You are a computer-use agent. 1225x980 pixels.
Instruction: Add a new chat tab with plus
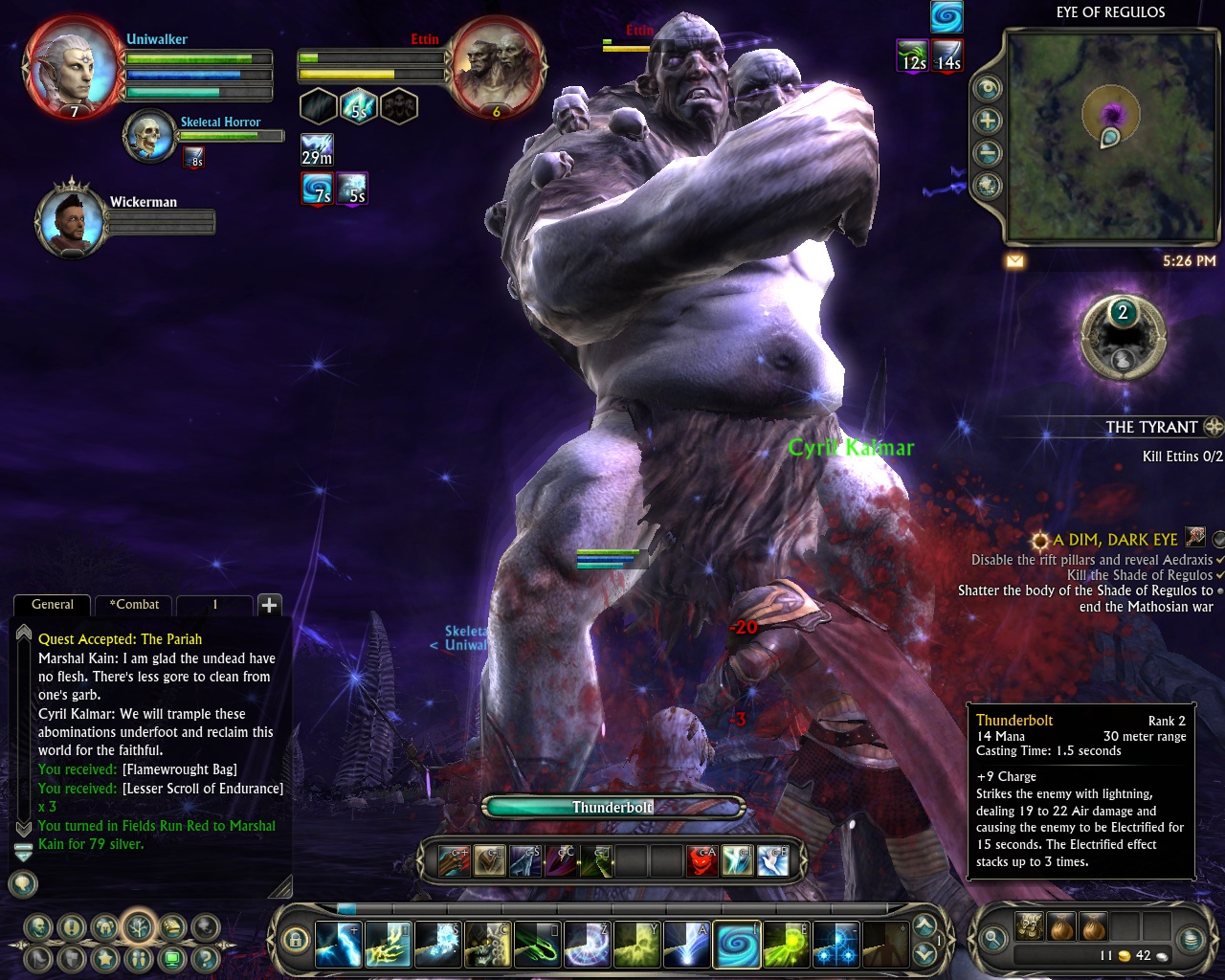(269, 605)
